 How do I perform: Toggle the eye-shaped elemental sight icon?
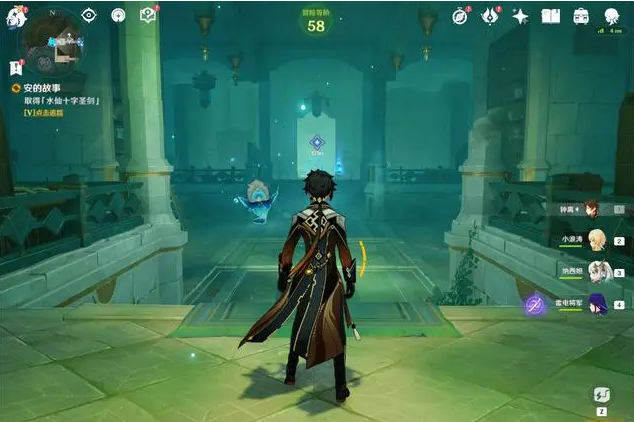point(89,15)
